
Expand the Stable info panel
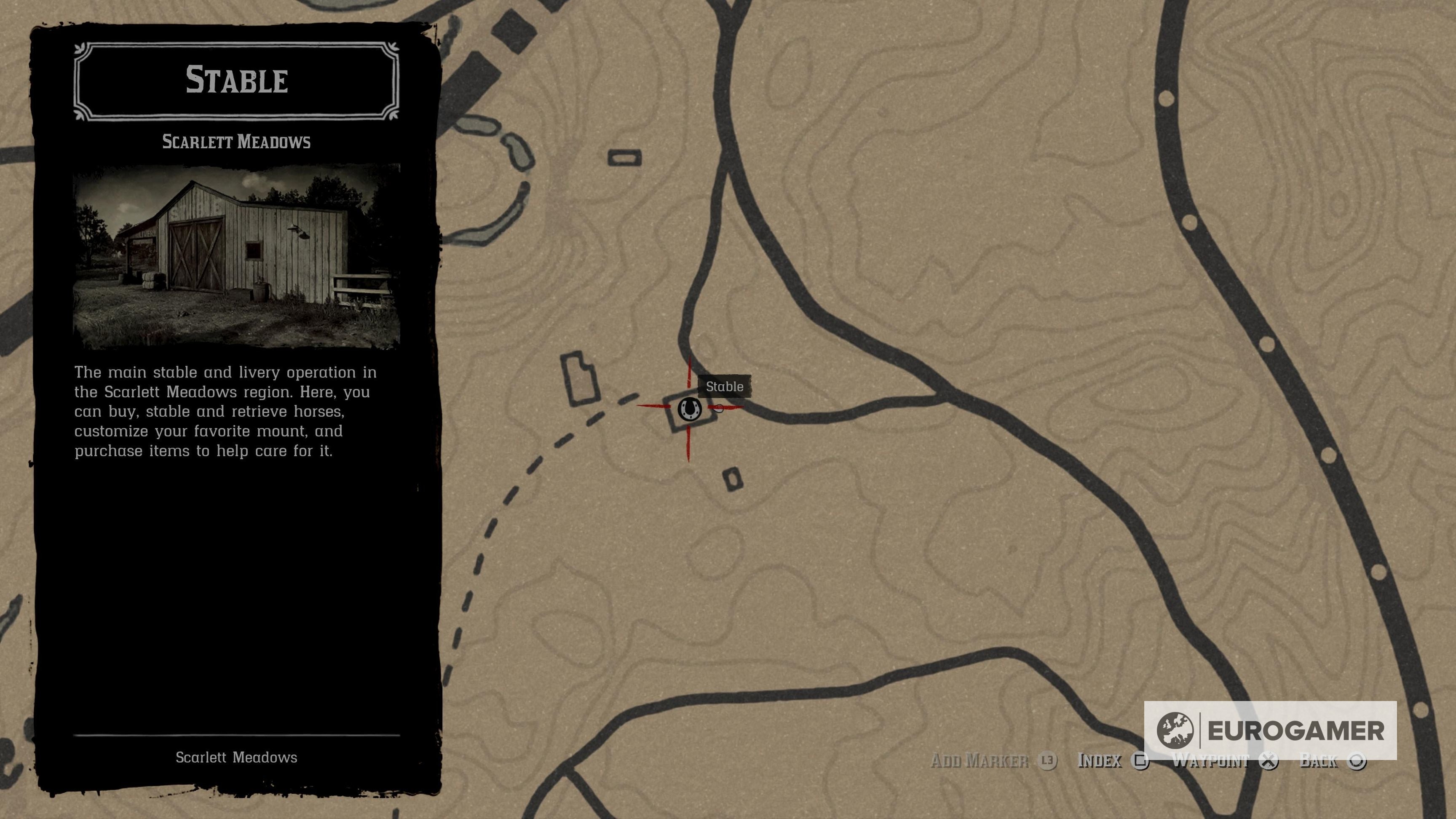pyautogui.click(x=237, y=81)
